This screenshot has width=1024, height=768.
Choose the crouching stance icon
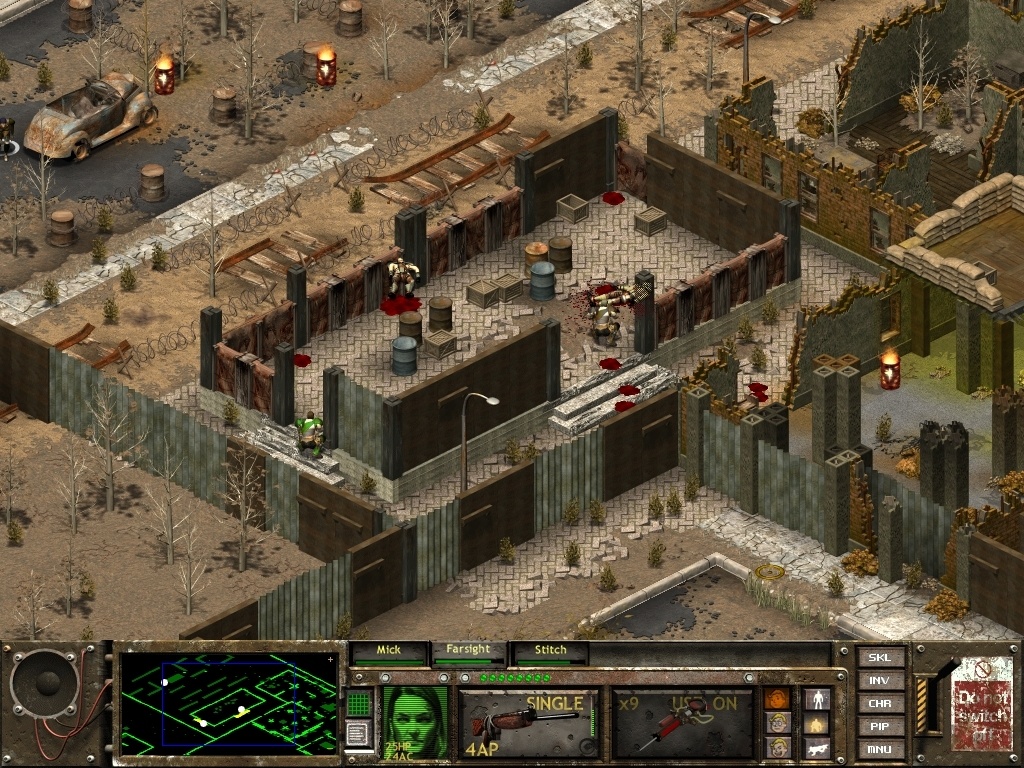817,722
